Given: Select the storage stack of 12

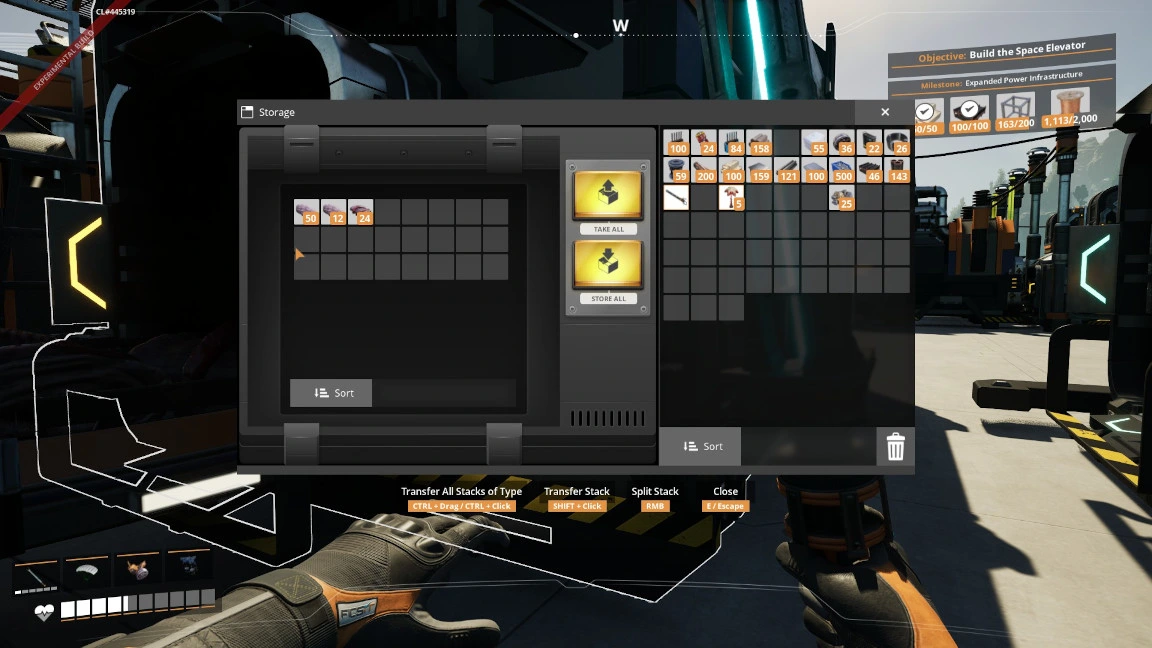Looking at the screenshot, I should 333,212.
